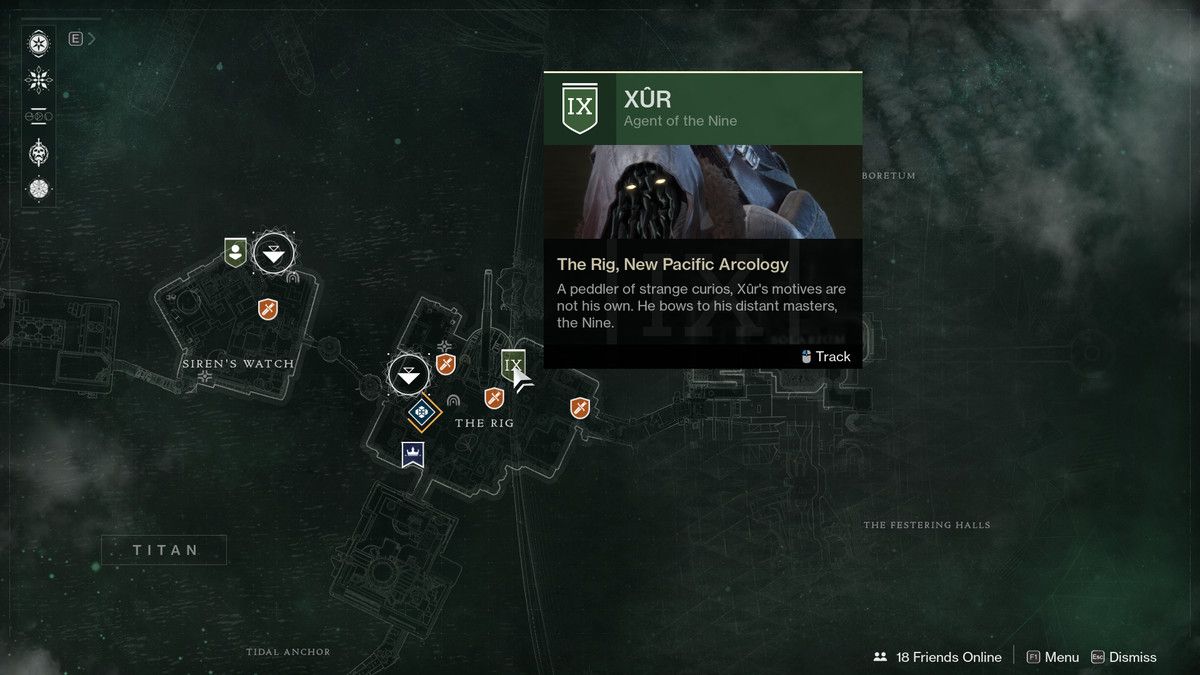The height and width of the screenshot is (675, 1200).
Task: Choose The Rig landing zone marker
Action: click(x=408, y=376)
